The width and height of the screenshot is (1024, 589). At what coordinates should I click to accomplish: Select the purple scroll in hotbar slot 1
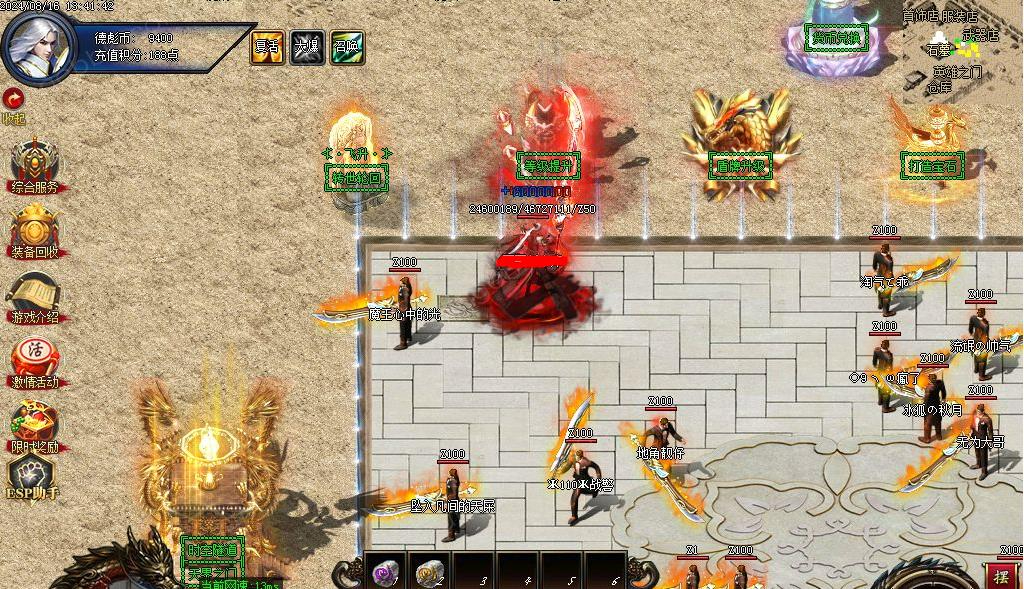[x=385, y=572]
